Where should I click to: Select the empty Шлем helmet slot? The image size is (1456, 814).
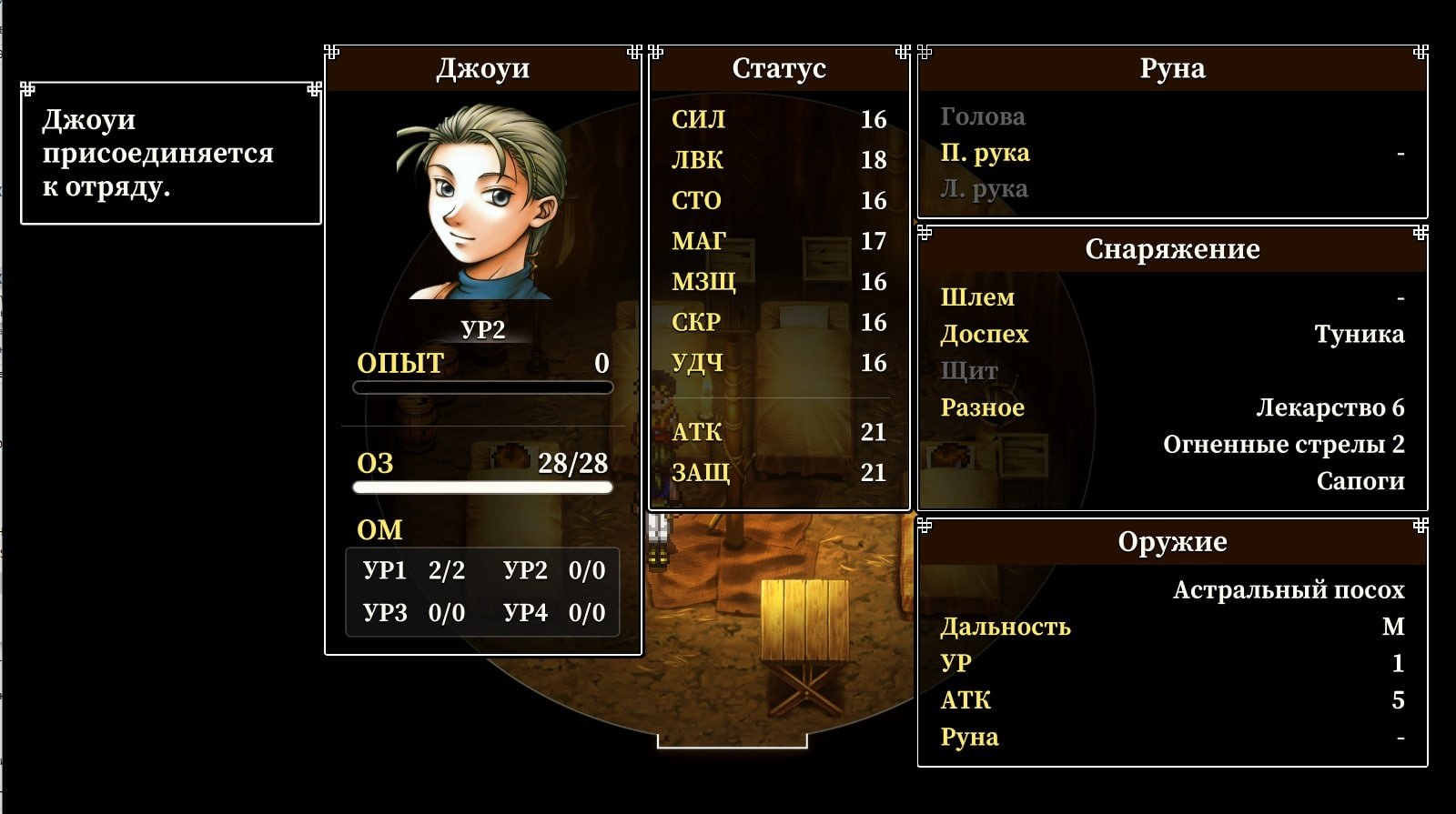tap(978, 297)
